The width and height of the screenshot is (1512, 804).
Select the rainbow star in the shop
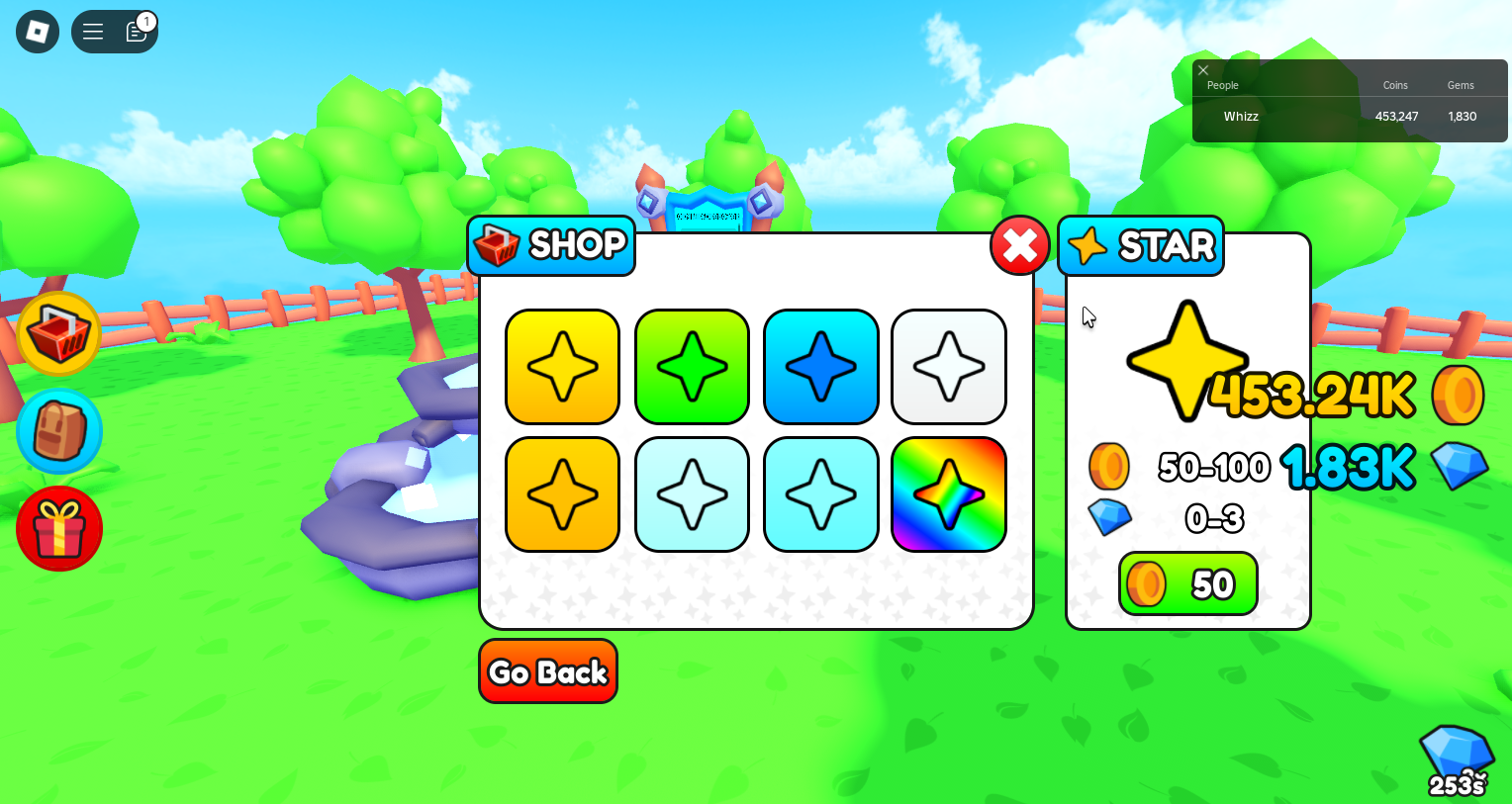948,494
